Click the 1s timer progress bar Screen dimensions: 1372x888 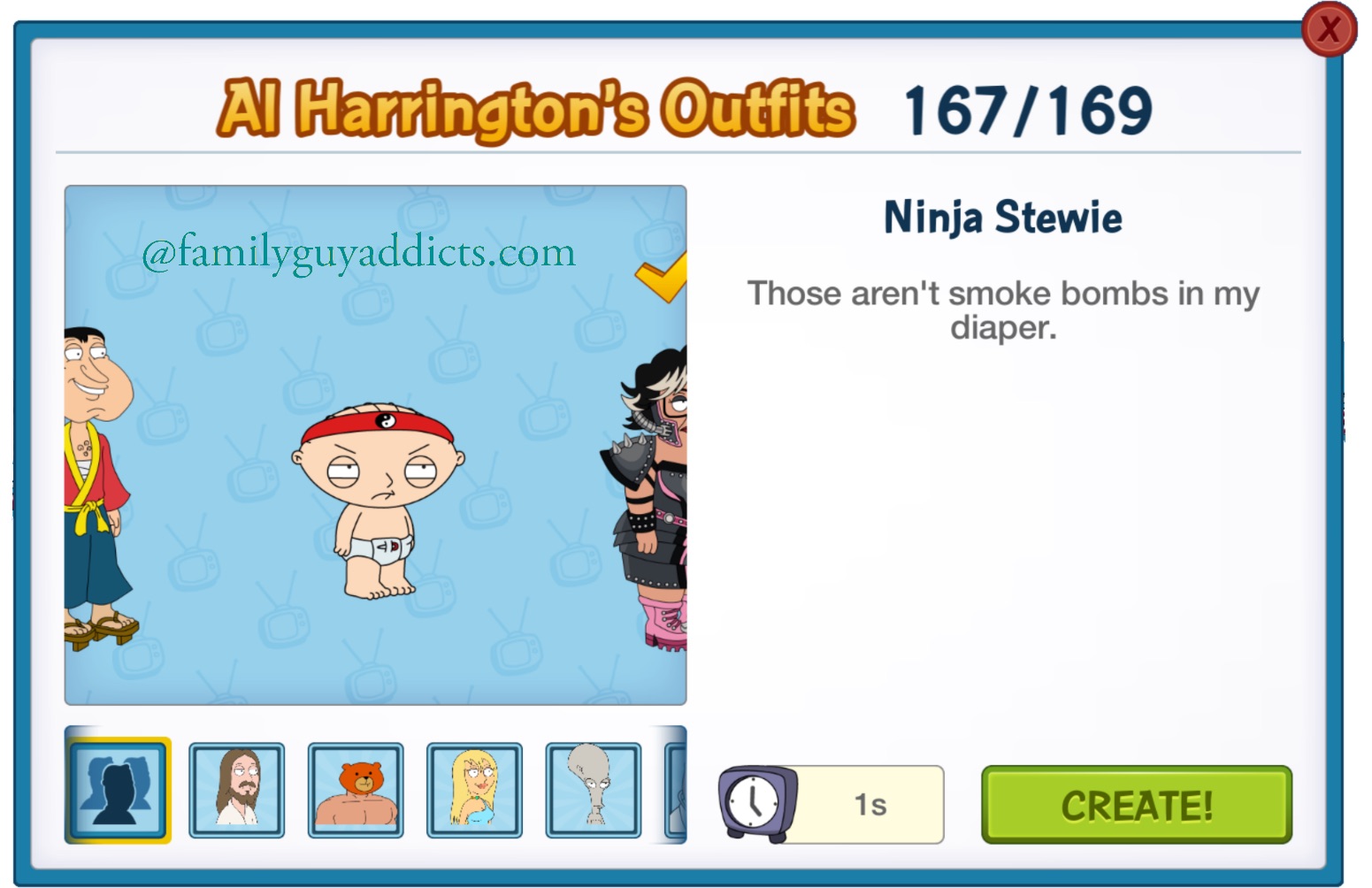point(871,803)
